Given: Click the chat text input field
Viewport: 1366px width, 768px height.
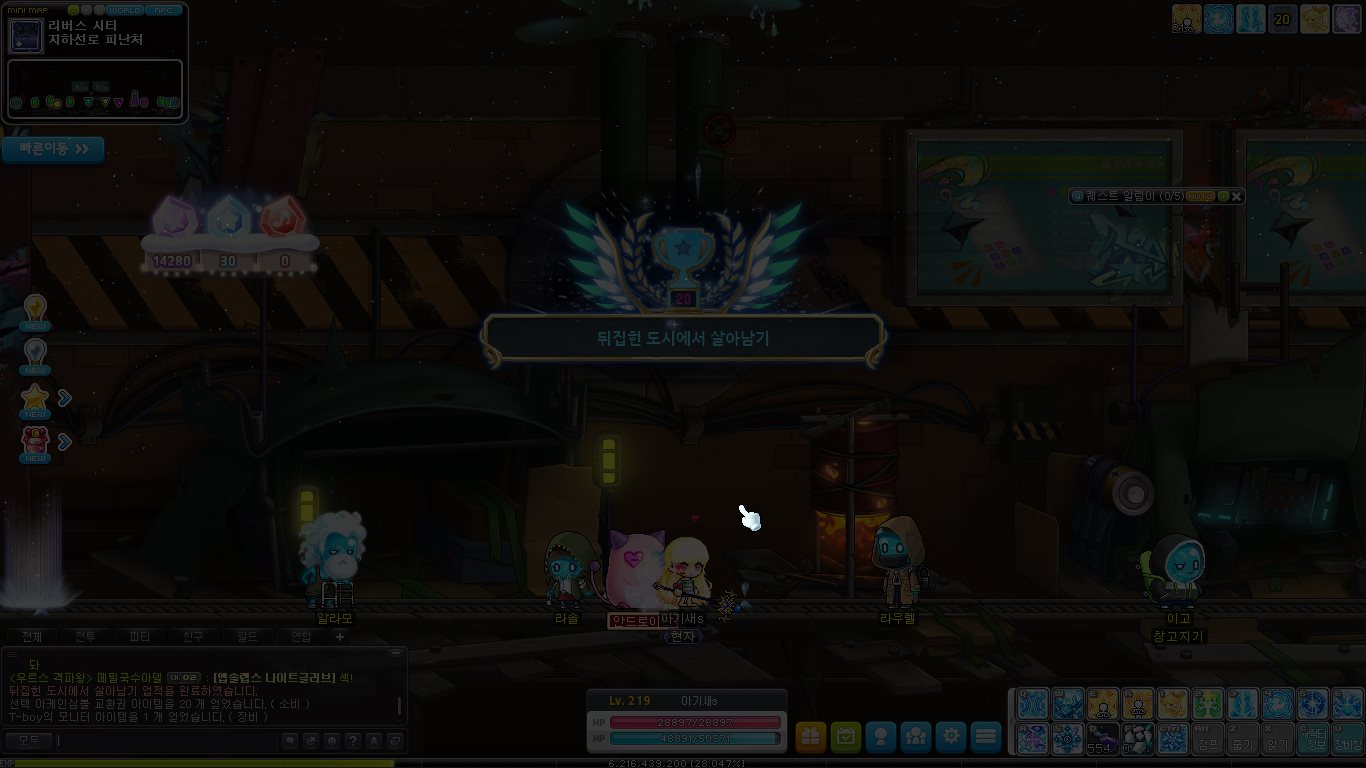Looking at the screenshot, I should tap(165, 741).
